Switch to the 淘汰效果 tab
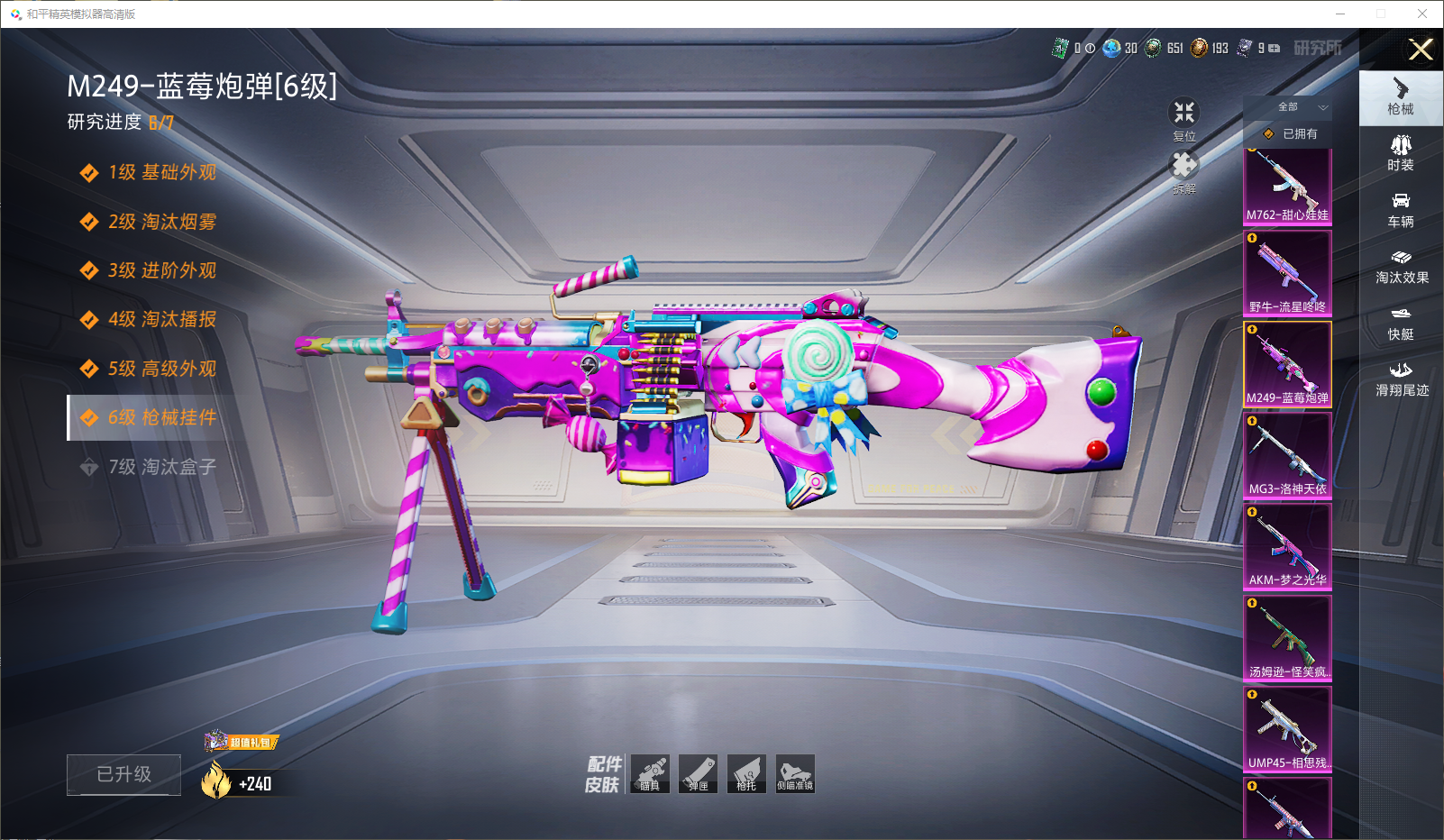 pos(1401,266)
